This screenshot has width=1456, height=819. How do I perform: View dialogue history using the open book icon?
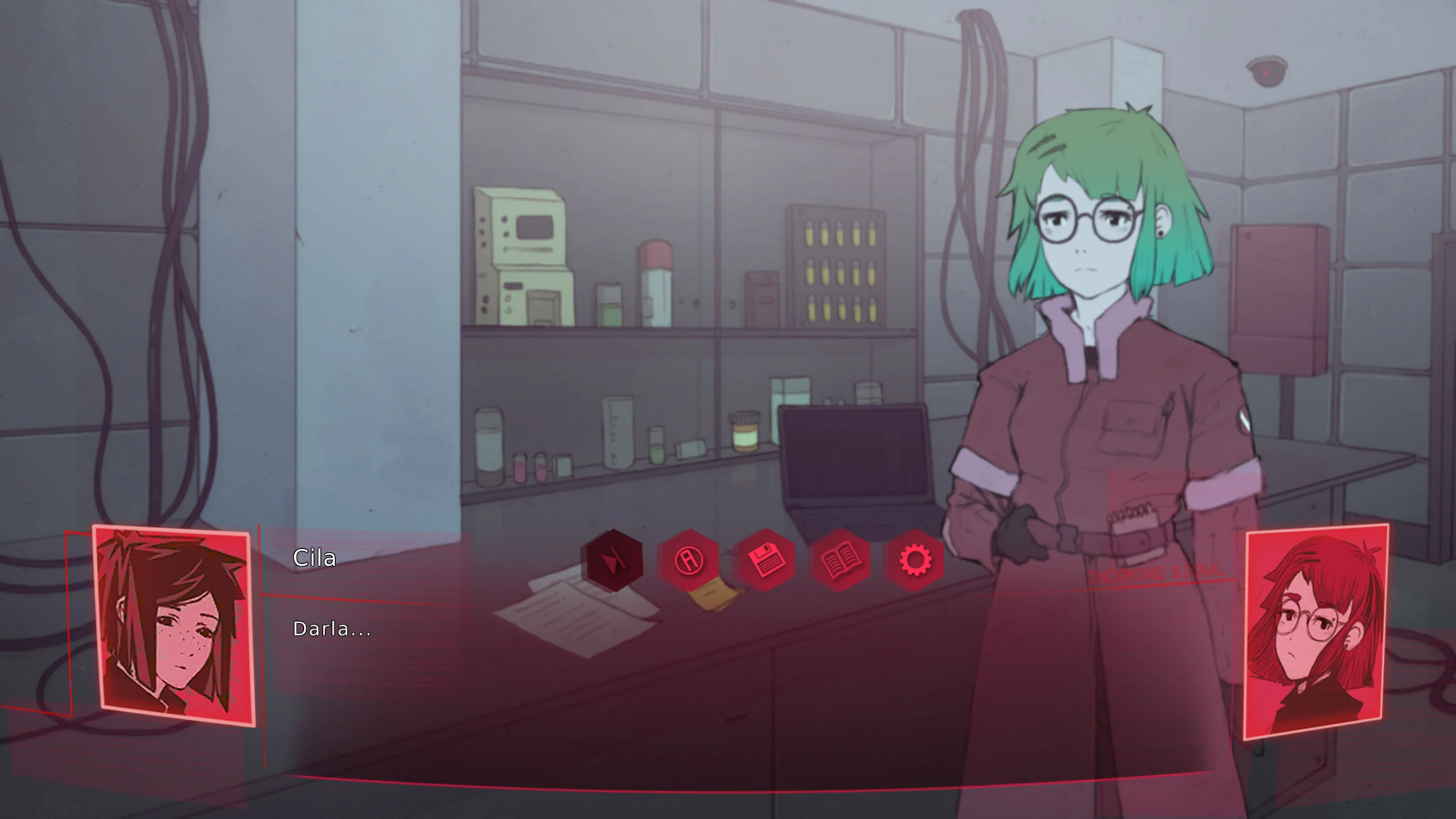tap(841, 561)
